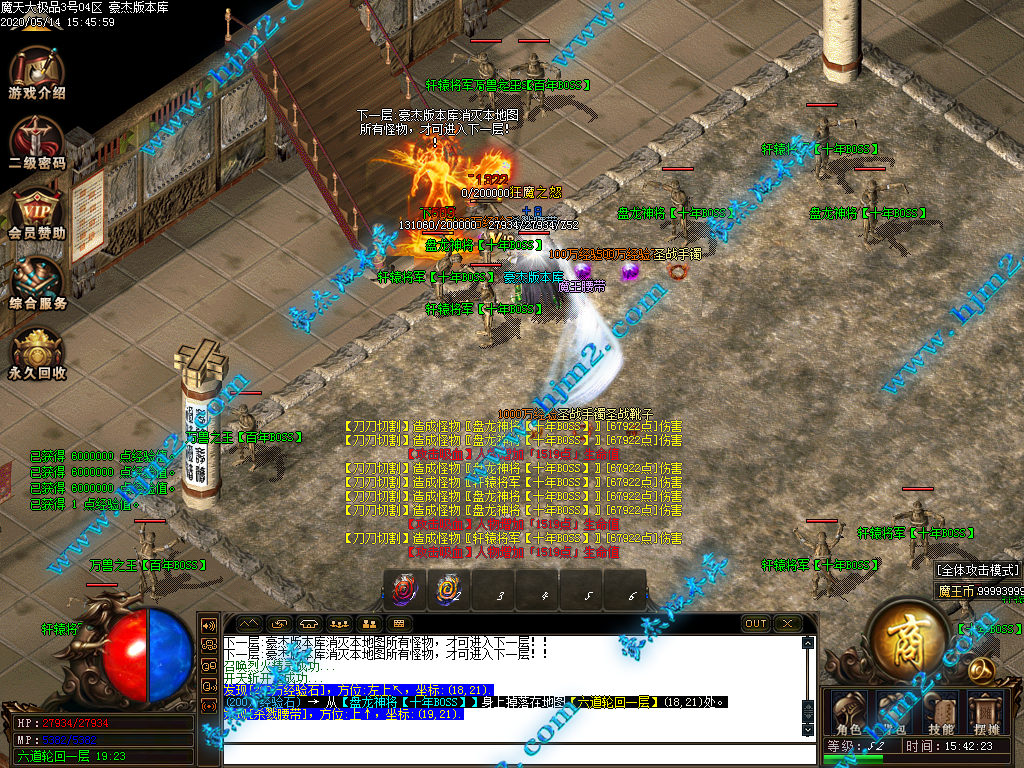Viewport: 1024px width, 768px height.
Task: Open the 摆摊 stall vending panel
Action: pyautogui.click(x=986, y=707)
